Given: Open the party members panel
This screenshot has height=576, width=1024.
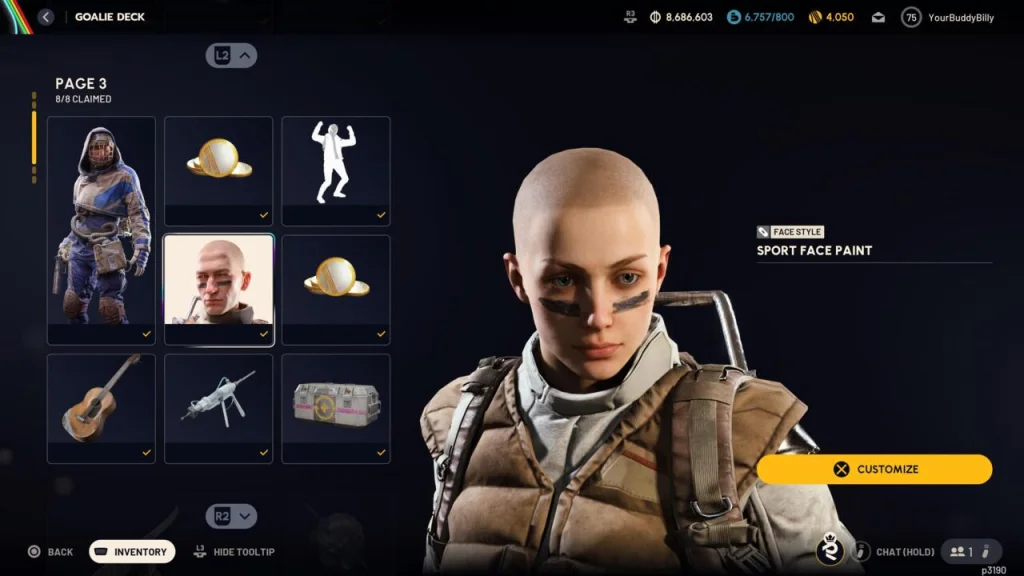Looking at the screenshot, I should 971,552.
